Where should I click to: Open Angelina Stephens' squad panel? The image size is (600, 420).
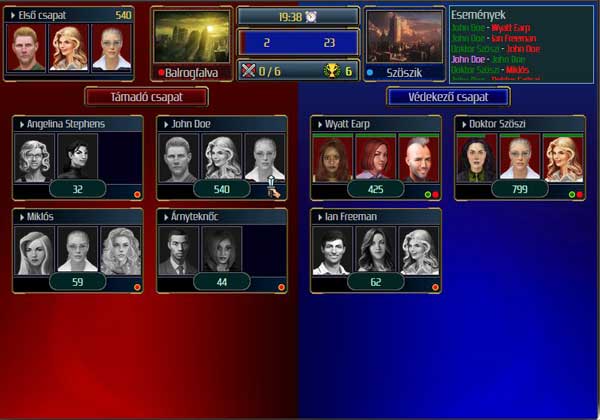(x=78, y=159)
